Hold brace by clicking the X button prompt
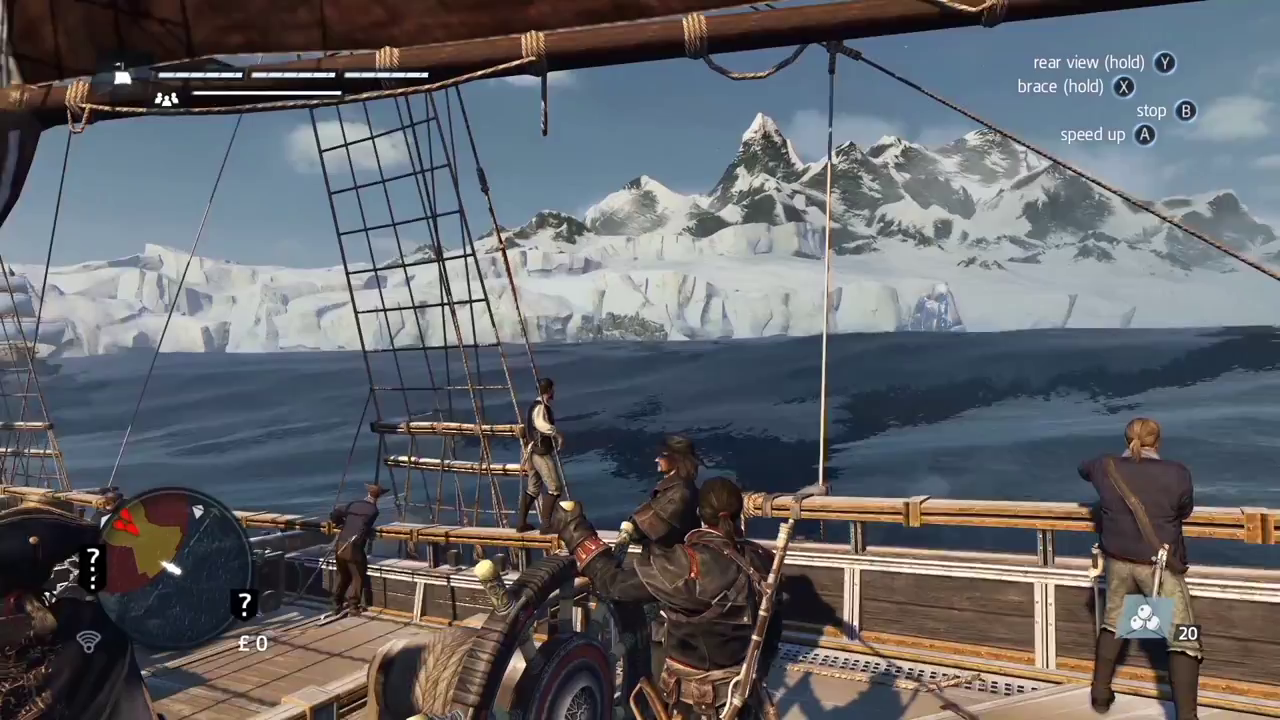 (x=1124, y=86)
